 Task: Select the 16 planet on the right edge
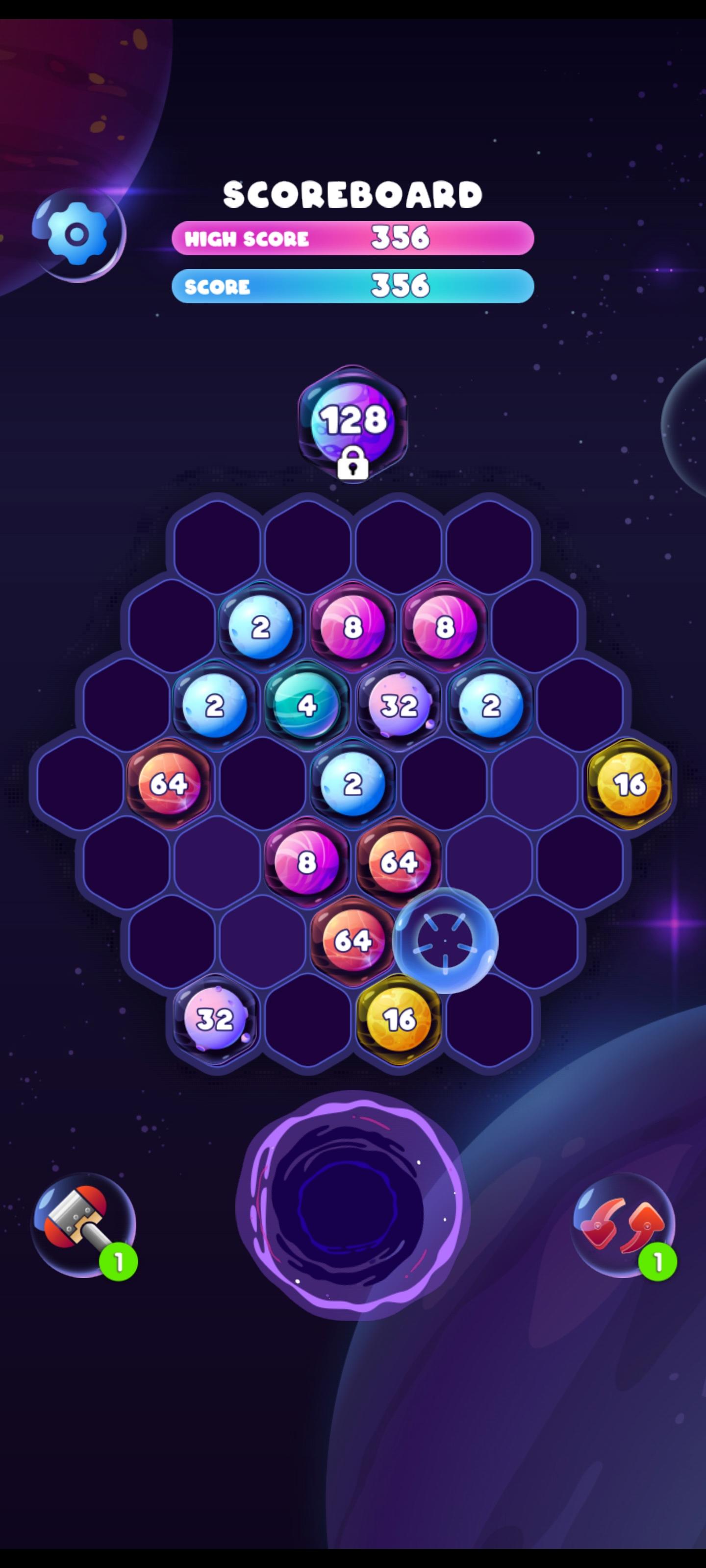[630, 785]
